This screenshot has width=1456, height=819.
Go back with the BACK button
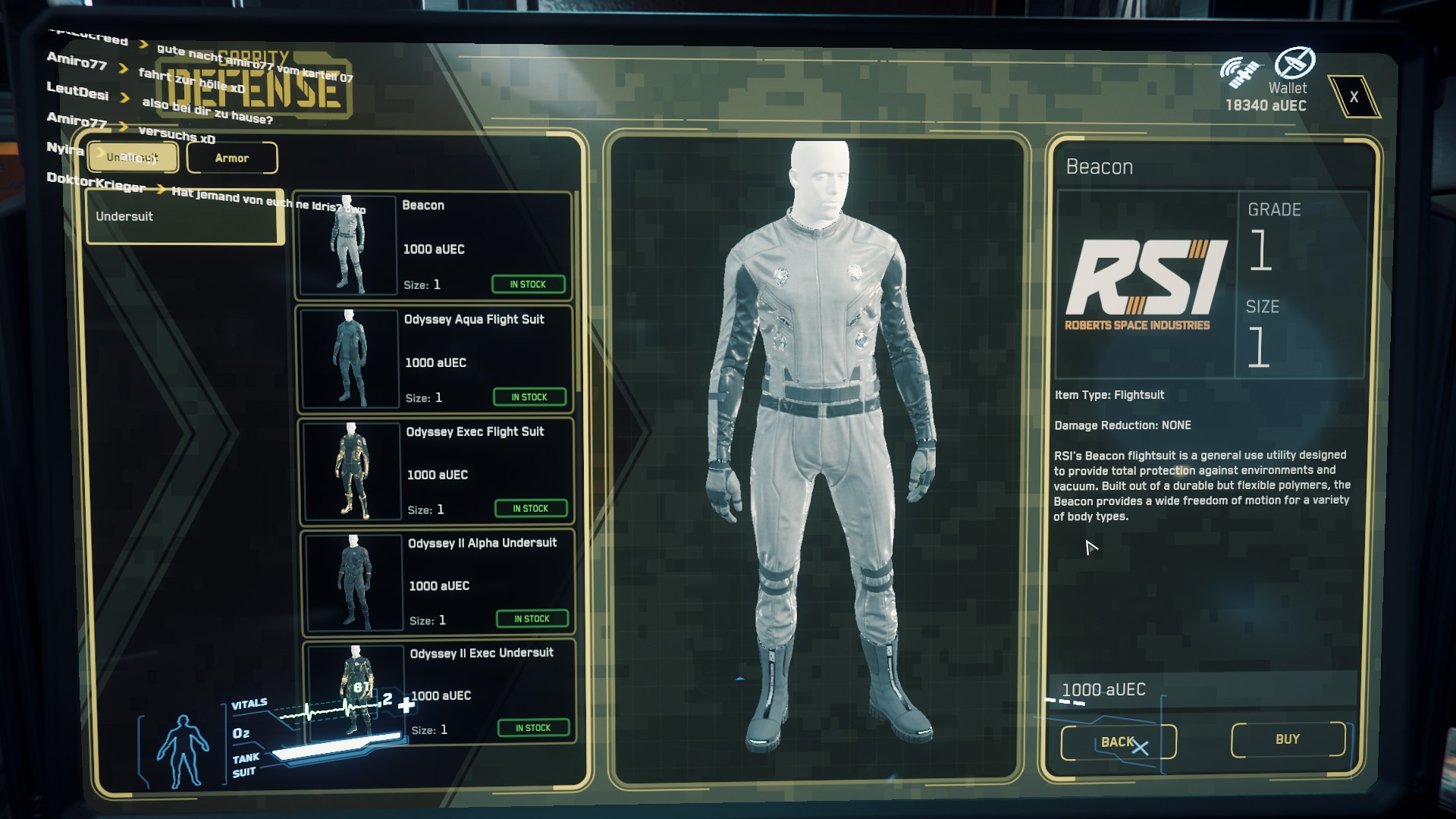(x=1118, y=742)
